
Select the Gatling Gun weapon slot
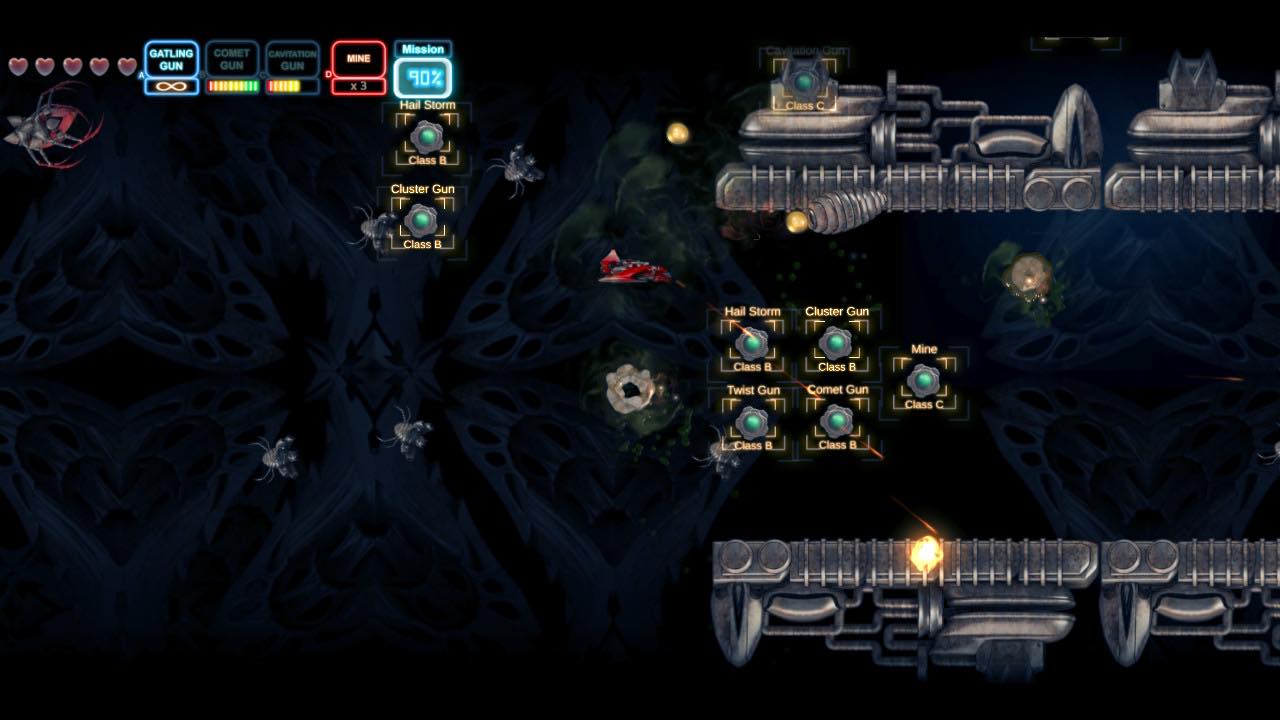click(x=171, y=66)
